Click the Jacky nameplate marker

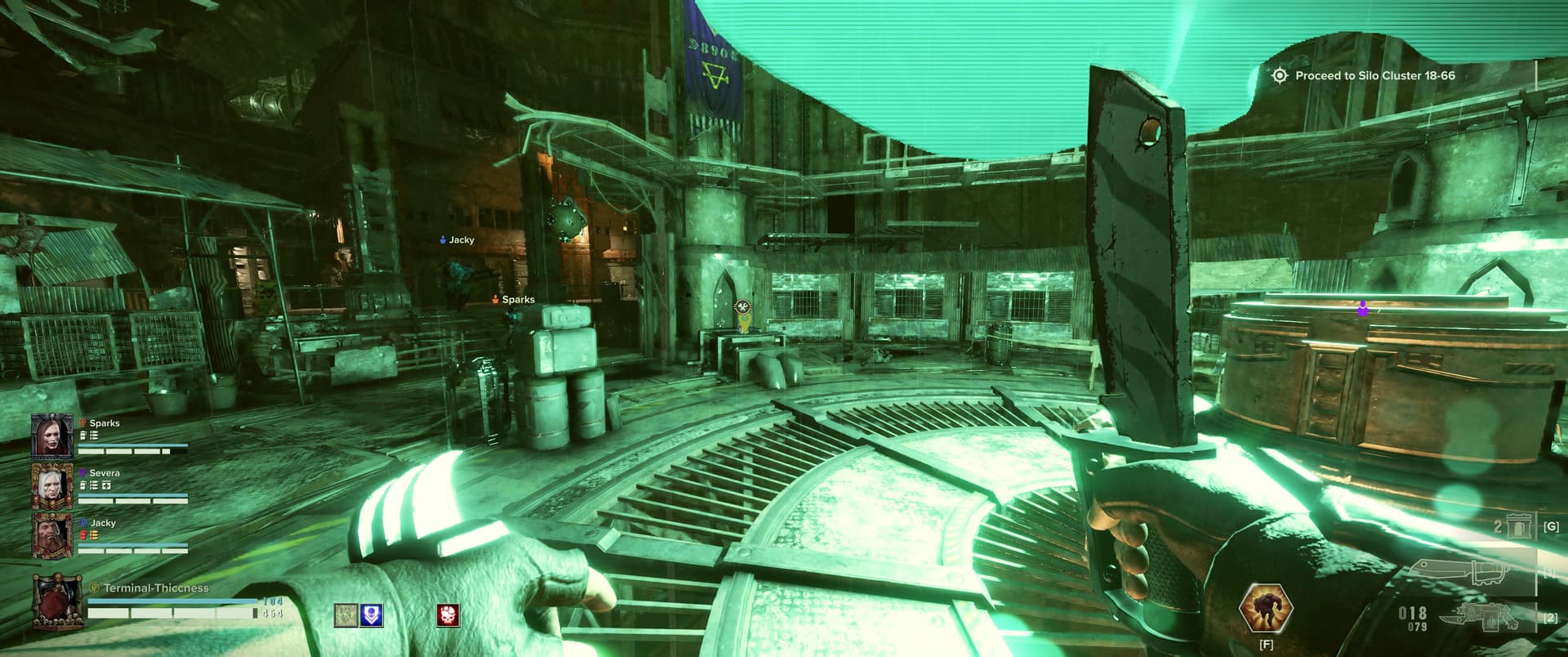457,240
